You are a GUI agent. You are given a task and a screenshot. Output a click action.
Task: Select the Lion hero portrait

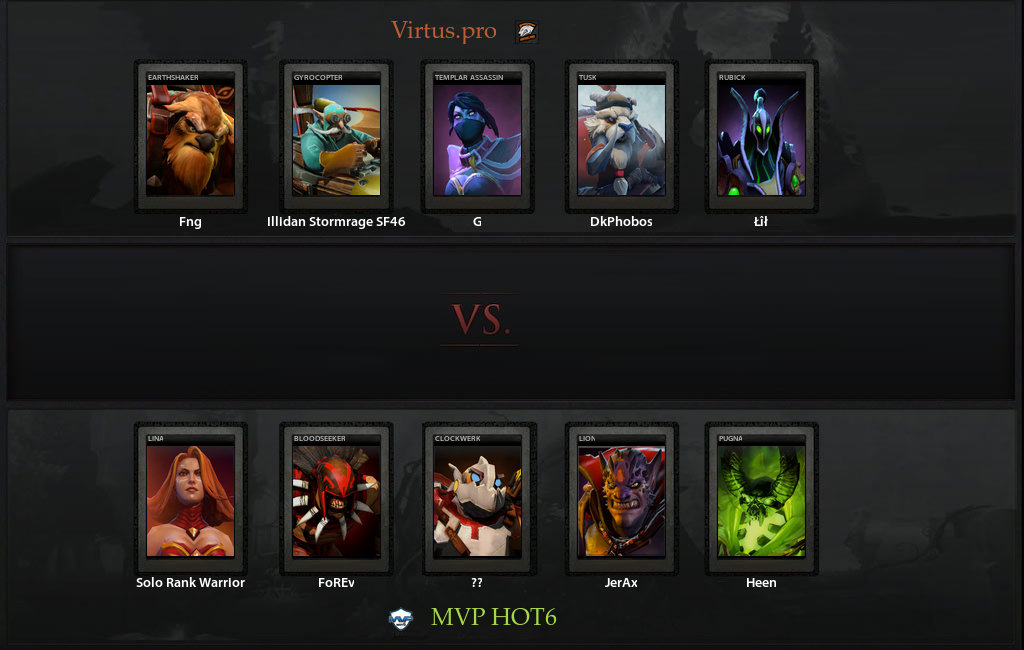[x=621, y=500]
